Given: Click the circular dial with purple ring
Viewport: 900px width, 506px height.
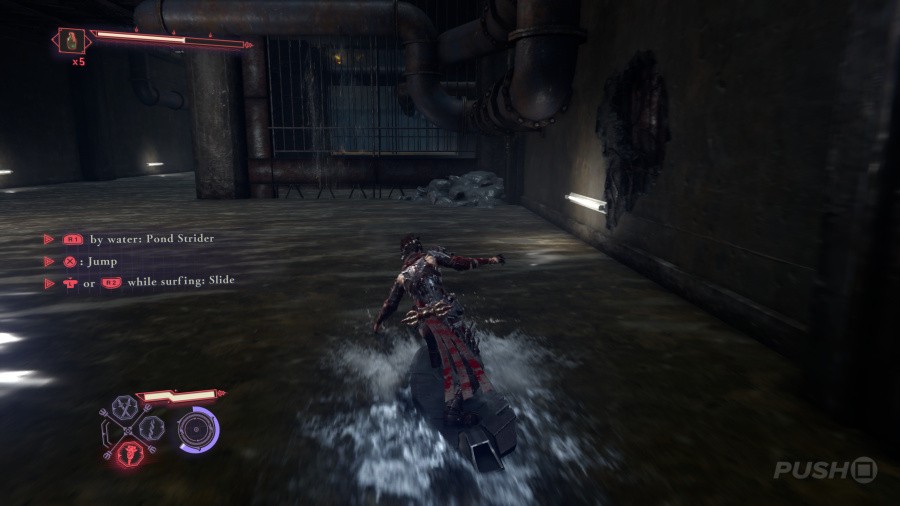Looking at the screenshot, I should (195, 429).
